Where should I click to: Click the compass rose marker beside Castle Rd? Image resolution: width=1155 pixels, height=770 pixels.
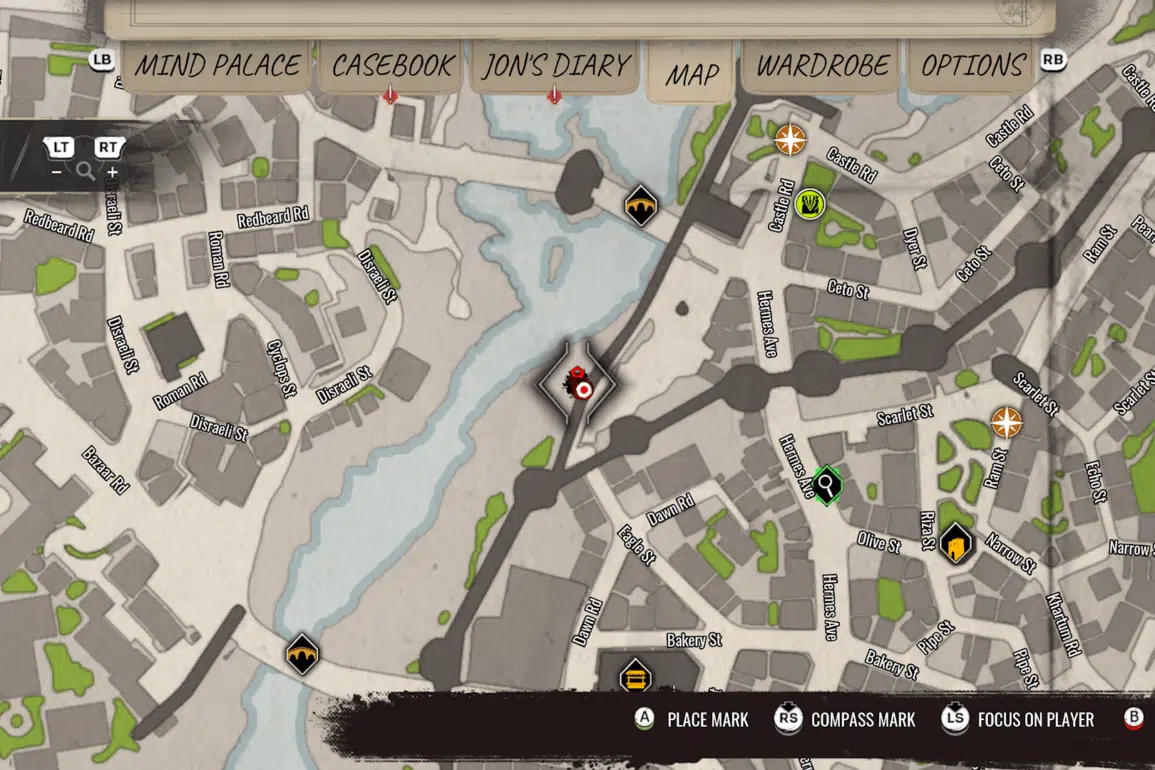click(x=790, y=139)
